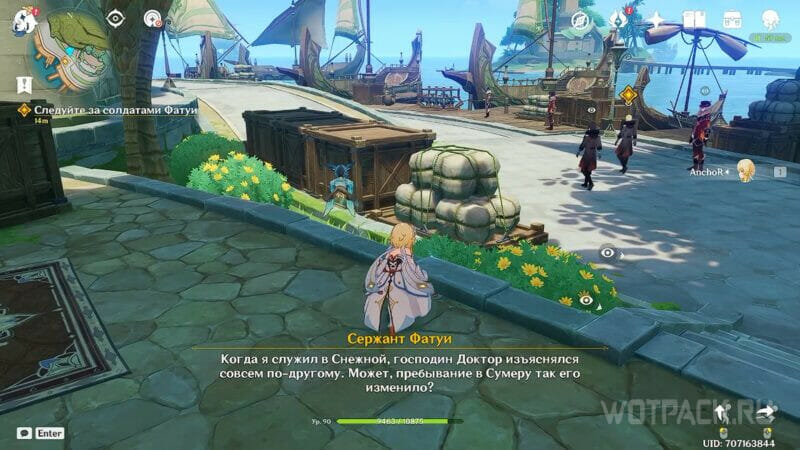Open the inventory backpack icon

click(731, 20)
